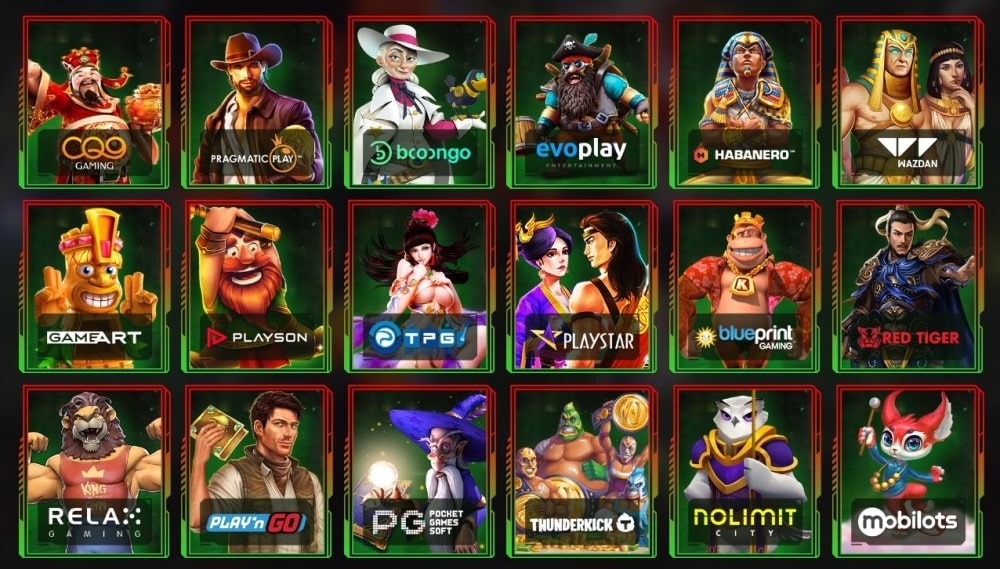The width and height of the screenshot is (1000, 569).
Task: Choose the Playson provider card
Action: [255, 285]
